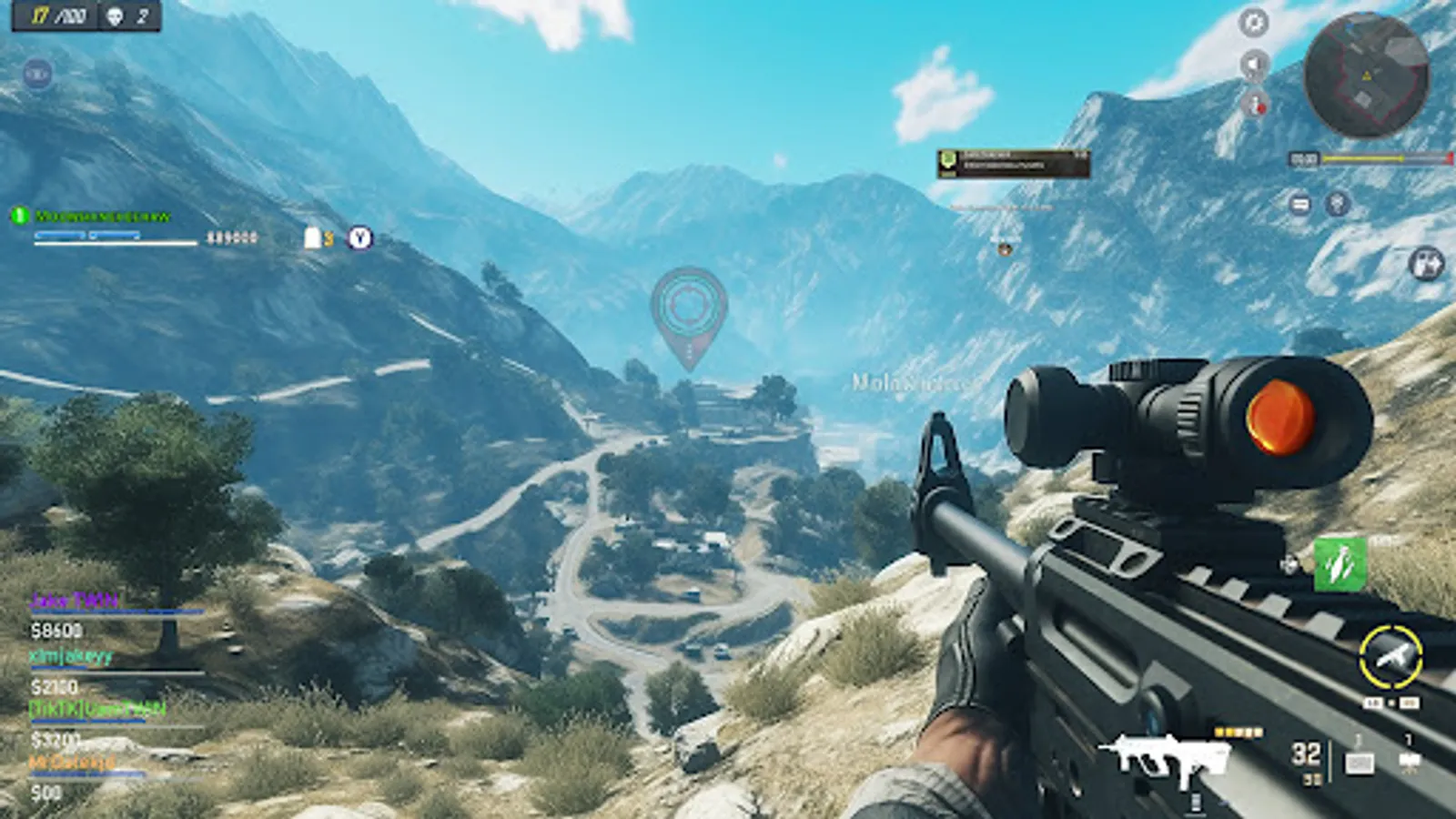Open the kill feed notification banner
Image resolution: width=1456 pixels, height=819 pixels.
tap(1013, 163)
